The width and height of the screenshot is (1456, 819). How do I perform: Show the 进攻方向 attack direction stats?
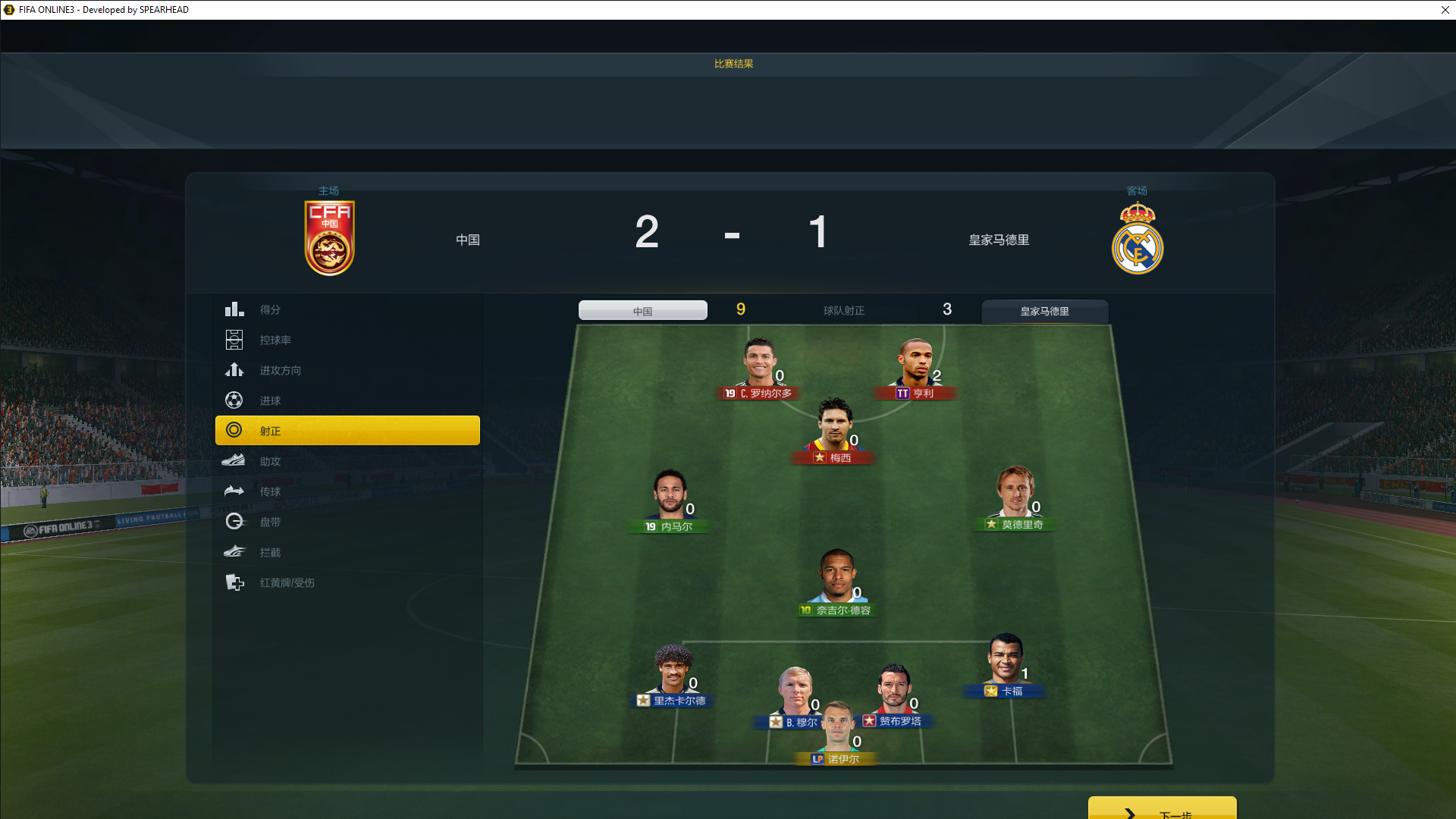[280, 370]
